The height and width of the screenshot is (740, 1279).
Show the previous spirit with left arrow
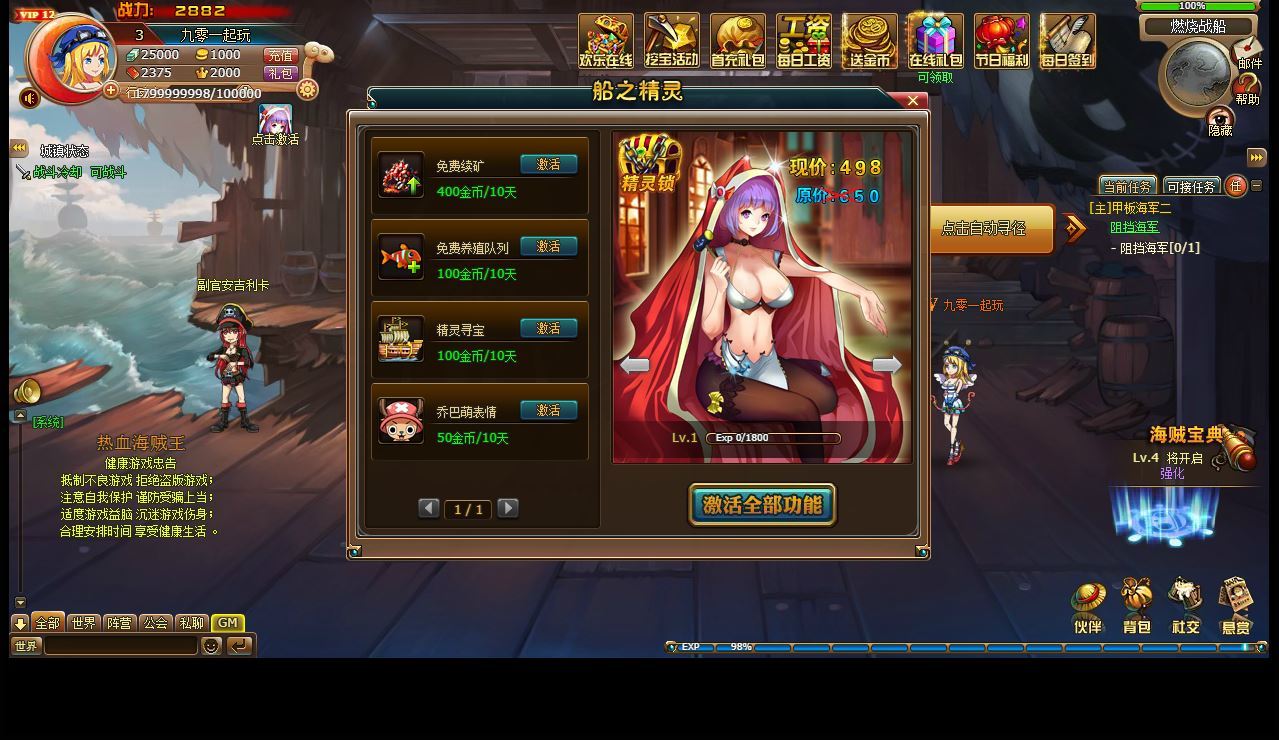click(x=635, y=365)
